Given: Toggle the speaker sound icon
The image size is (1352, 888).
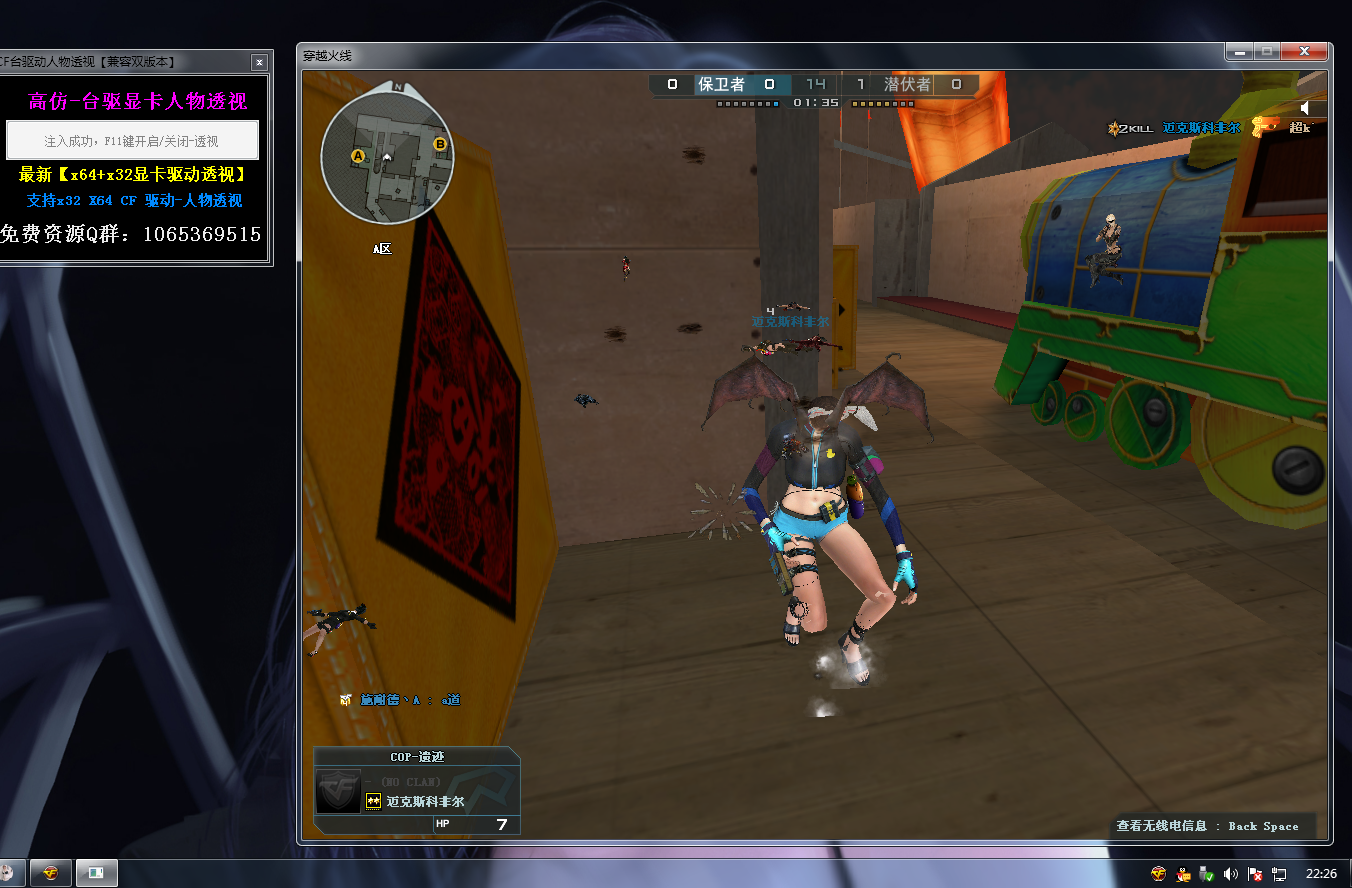Looking at the screenshot, I should (x=1306, y=108).
